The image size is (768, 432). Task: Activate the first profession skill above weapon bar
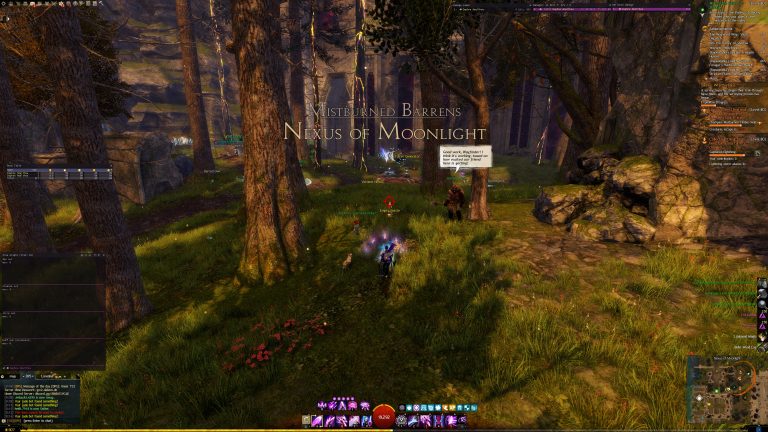321,405
